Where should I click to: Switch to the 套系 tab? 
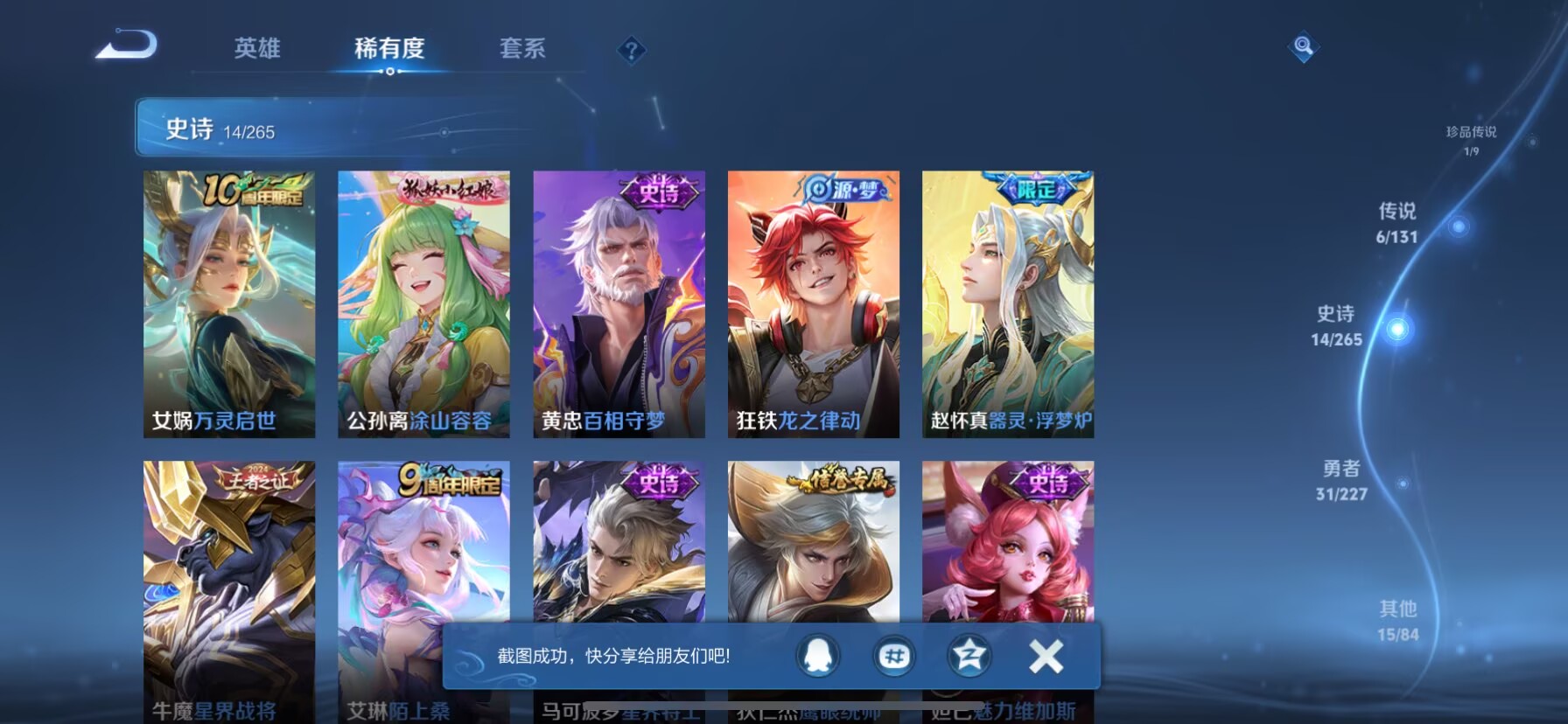[521, 50]
